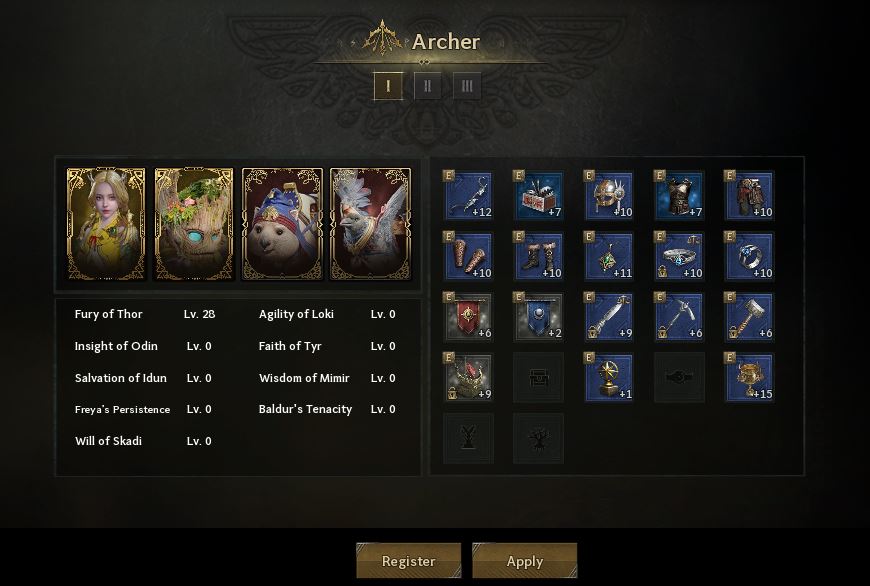Click the blue banner +2 slot
870x586 pixels.
pos(539,317)
